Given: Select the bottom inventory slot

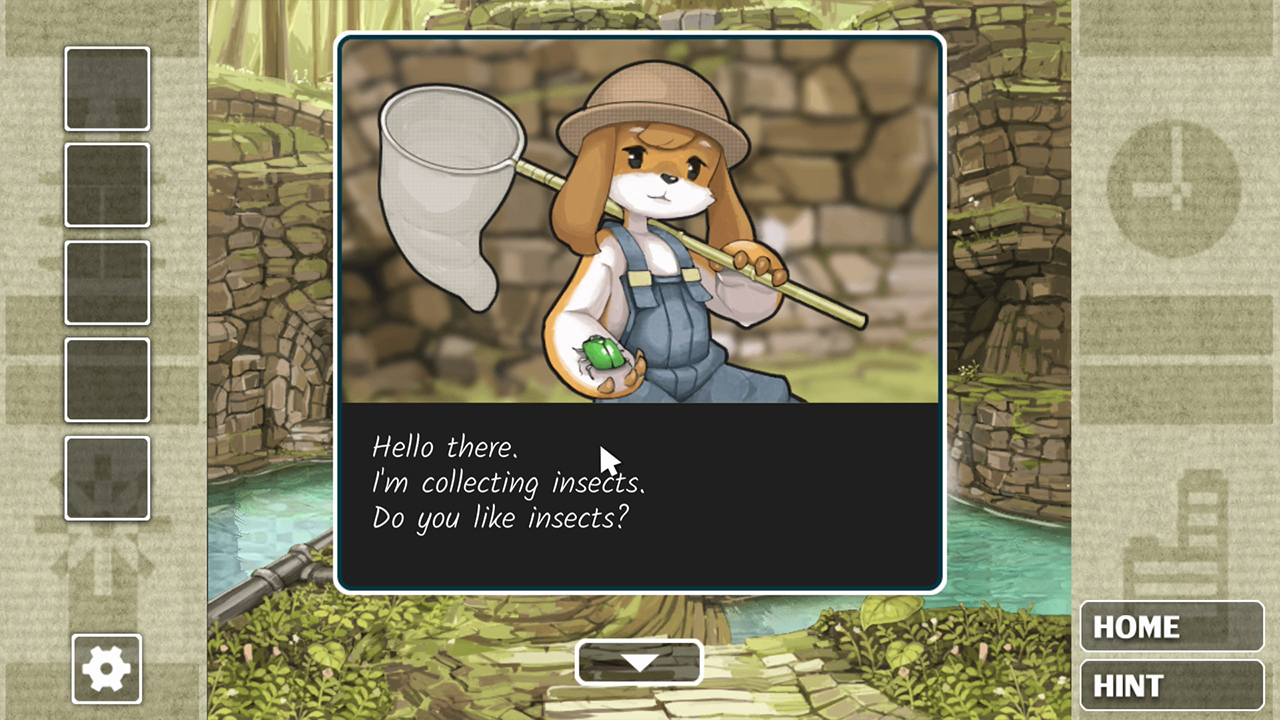Looking at the screenshot, I should click(106, 478).
